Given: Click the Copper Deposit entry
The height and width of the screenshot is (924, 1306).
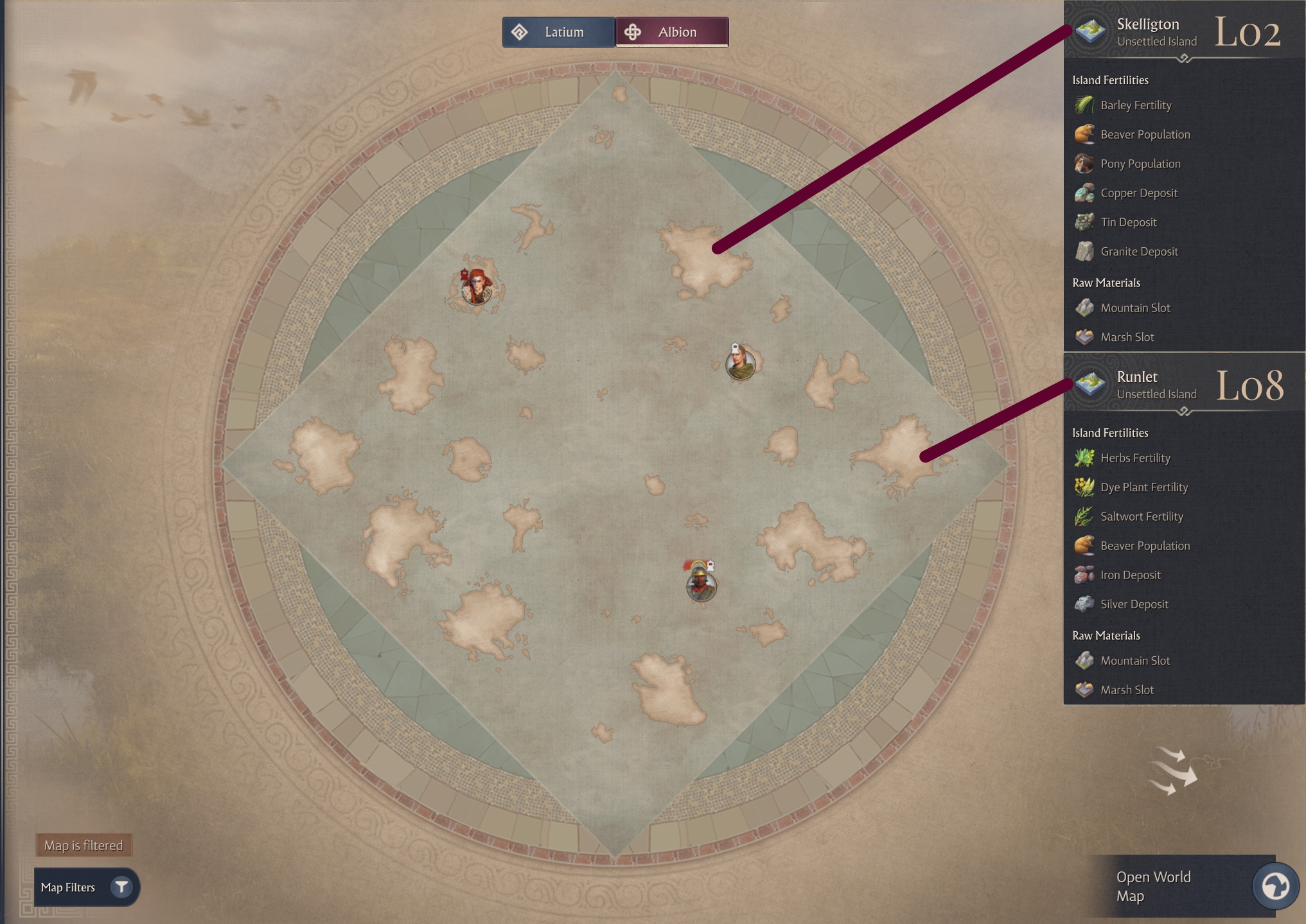Looking at the screenshot, I should coord(1138,193).
